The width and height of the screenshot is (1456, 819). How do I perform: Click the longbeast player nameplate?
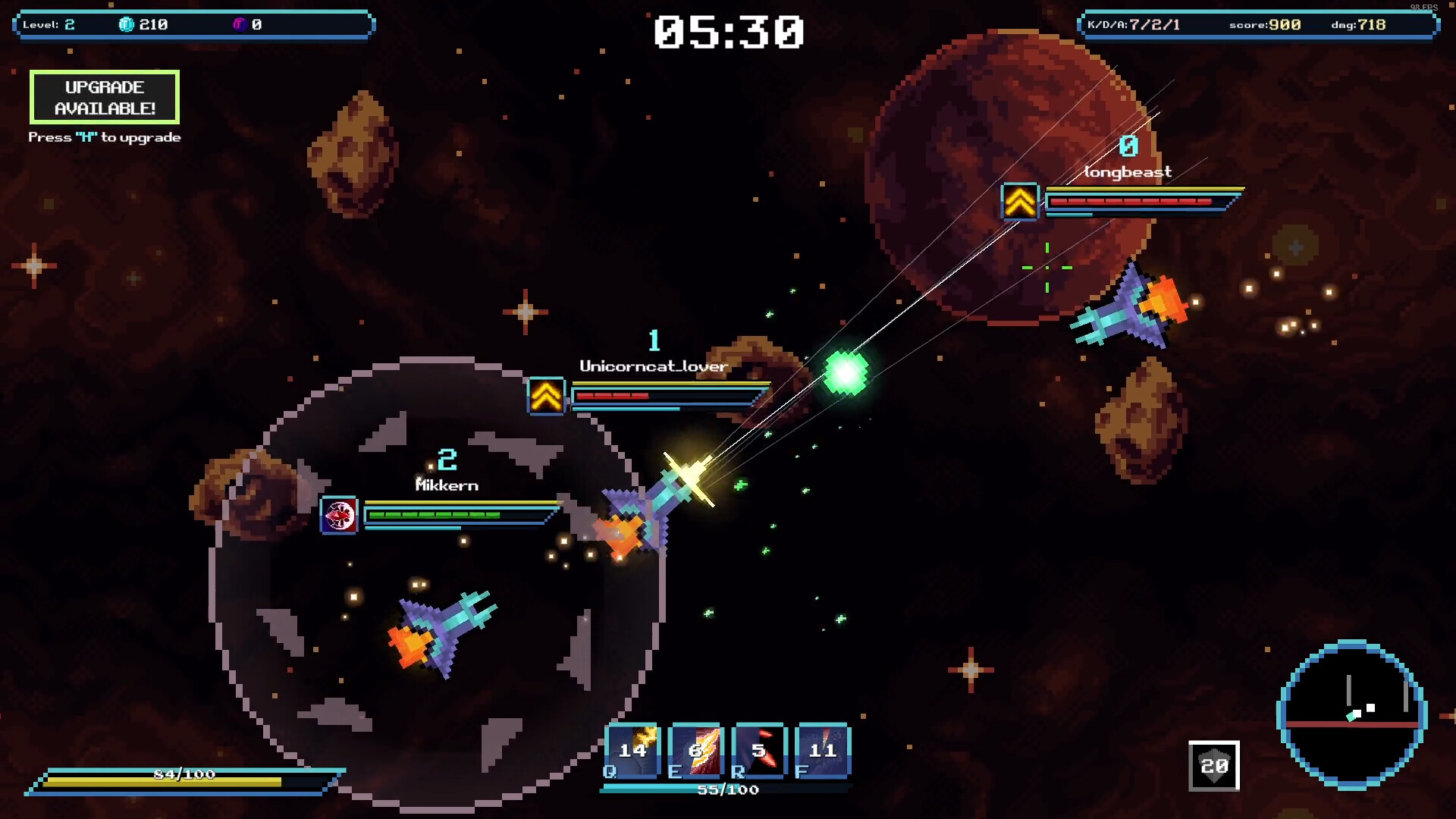(1129, 171)
